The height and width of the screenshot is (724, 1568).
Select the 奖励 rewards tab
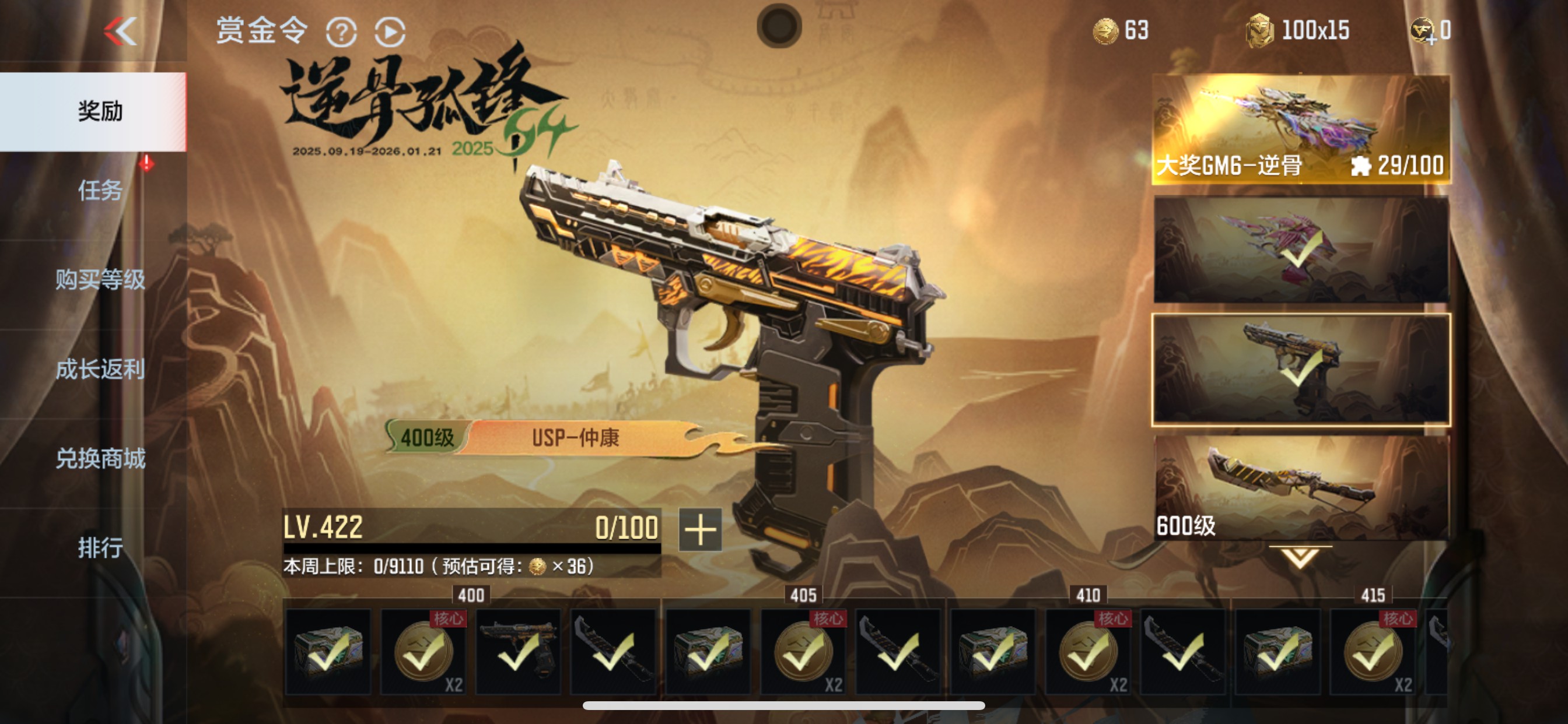pyautogui.click(x=100, y=111)
